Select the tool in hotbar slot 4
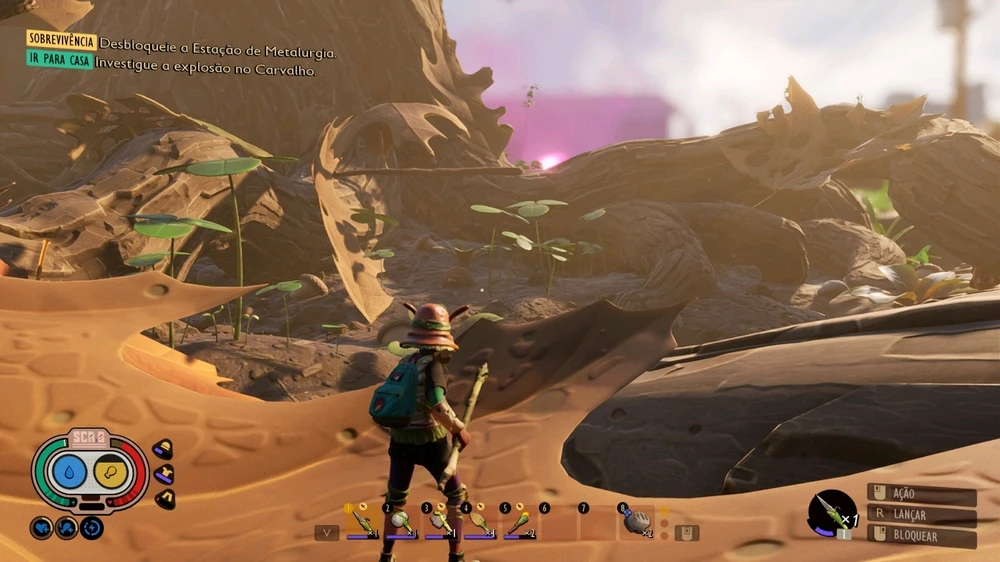 point(480,522)
